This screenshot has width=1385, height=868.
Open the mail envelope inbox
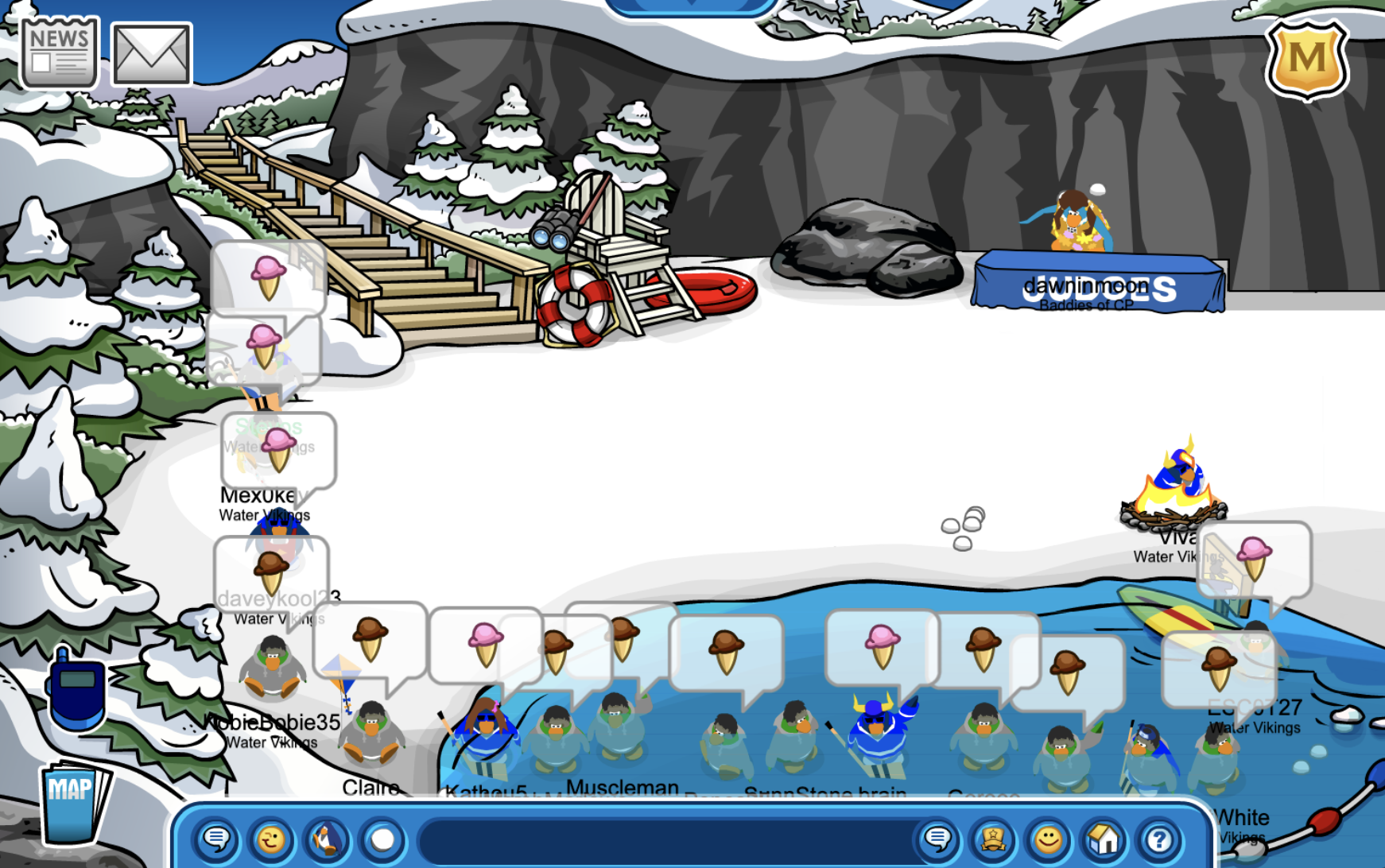(x=151, y=54)
